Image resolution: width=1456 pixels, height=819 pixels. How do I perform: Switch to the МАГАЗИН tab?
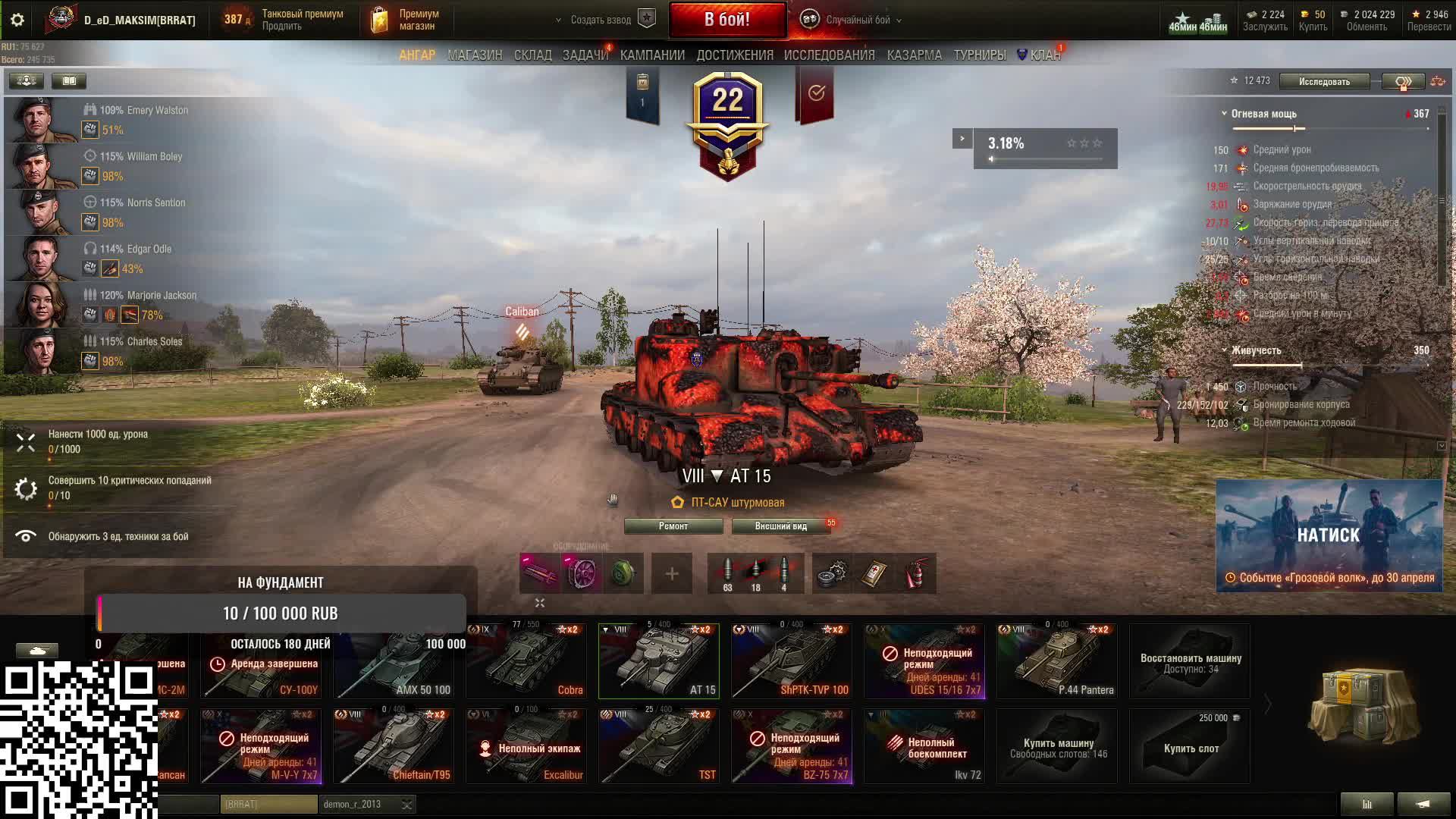[475, 55]
